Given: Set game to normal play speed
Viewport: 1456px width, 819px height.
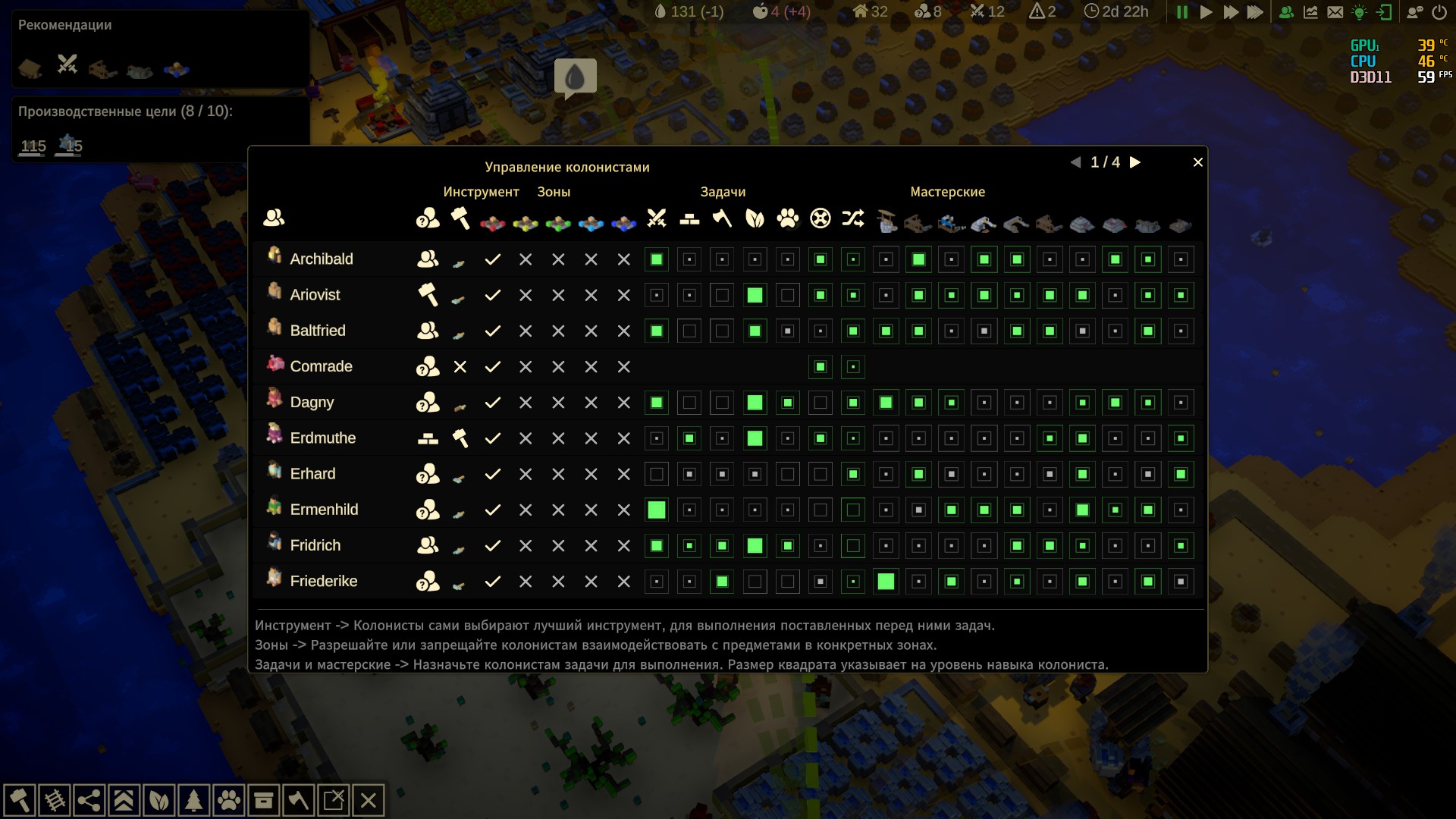Looking at the screenshot, I should pos(1206,12).
